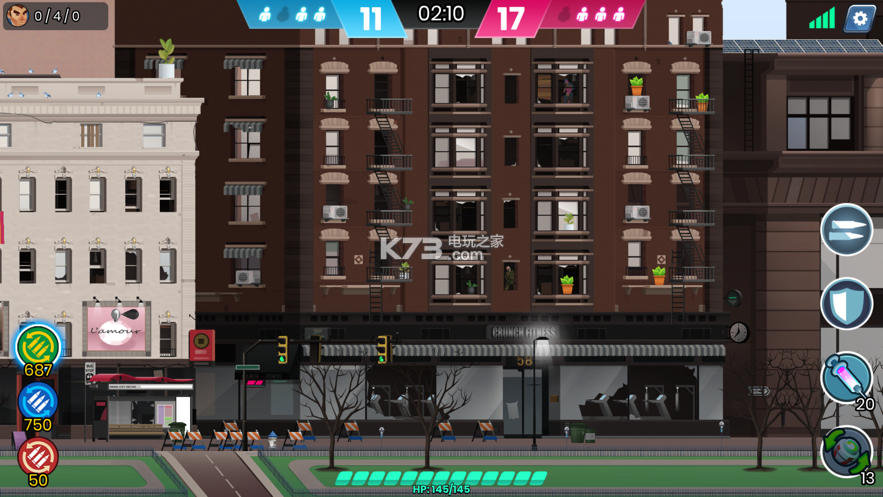The image size is (883, 497).
Task: Open the settings gear menu
Action: pyautogui.click(x=859, y=18)
